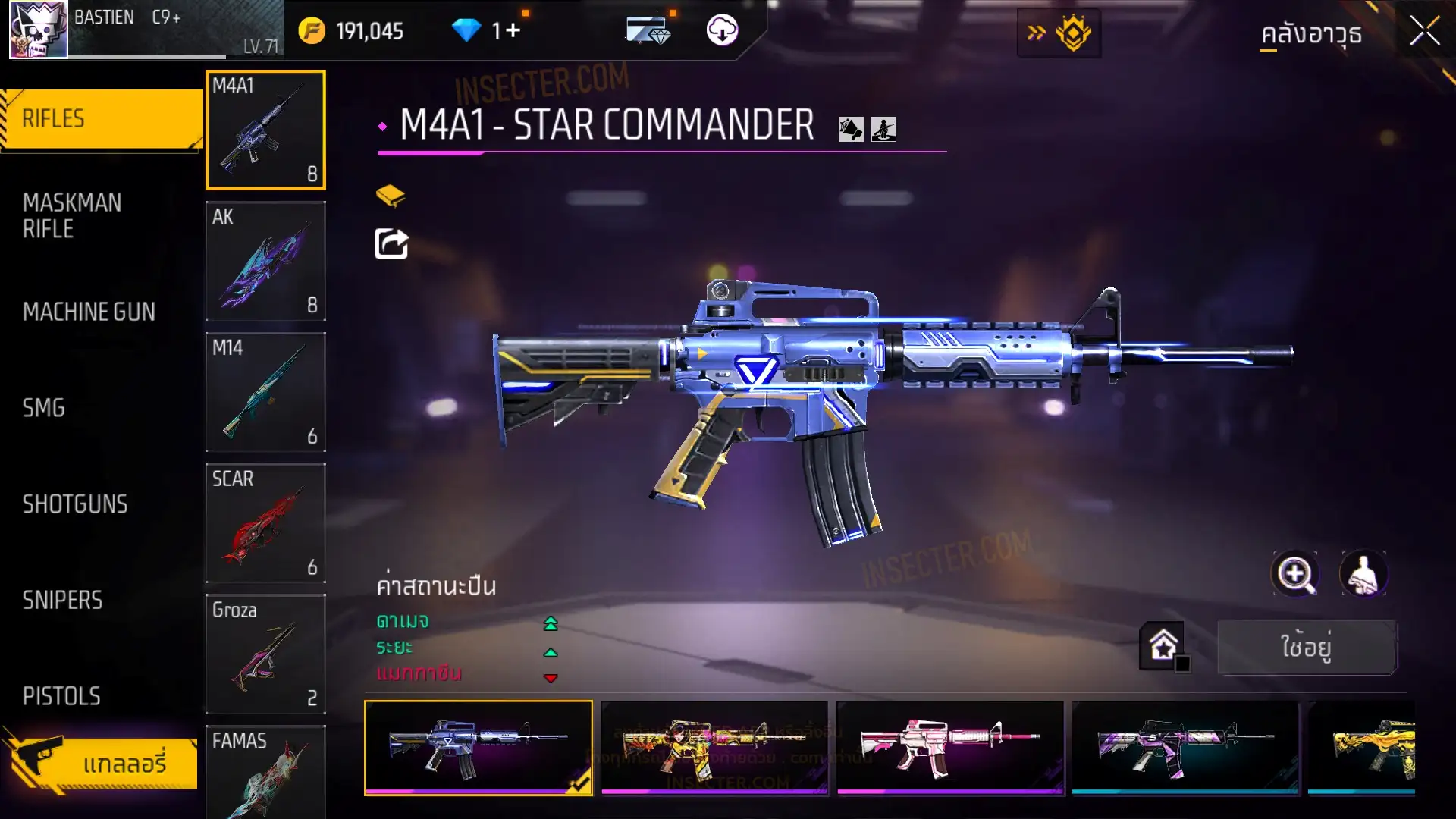Add diamonds with the plus button
Image resolution: width=1456 pixels, height=819 pixels.
tap(513, 30)
